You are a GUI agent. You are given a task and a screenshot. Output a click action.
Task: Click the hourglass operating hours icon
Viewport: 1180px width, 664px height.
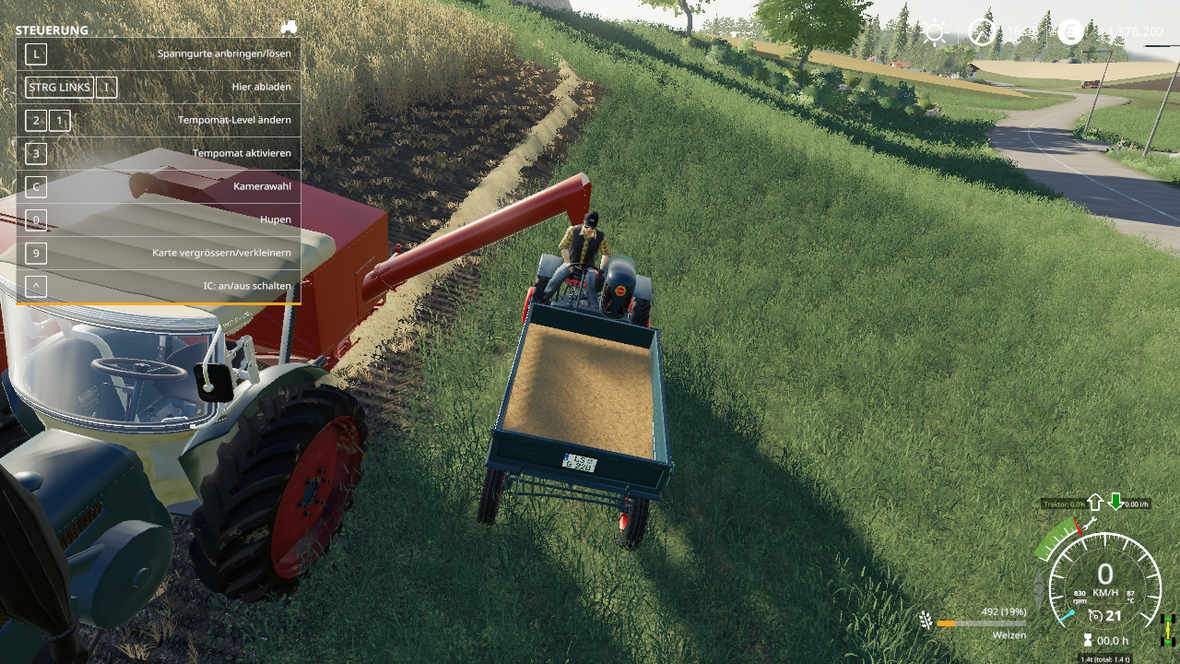[x=1087, y=641]
